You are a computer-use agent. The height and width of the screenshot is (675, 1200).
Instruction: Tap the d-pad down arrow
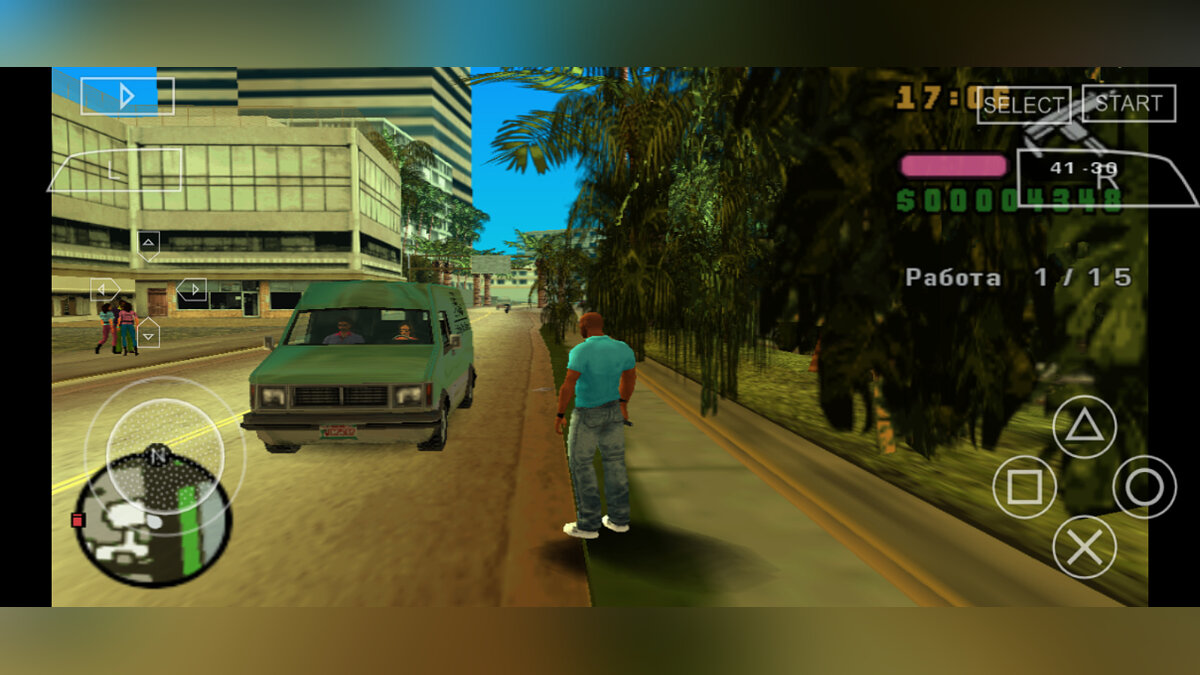click(148, 333)
